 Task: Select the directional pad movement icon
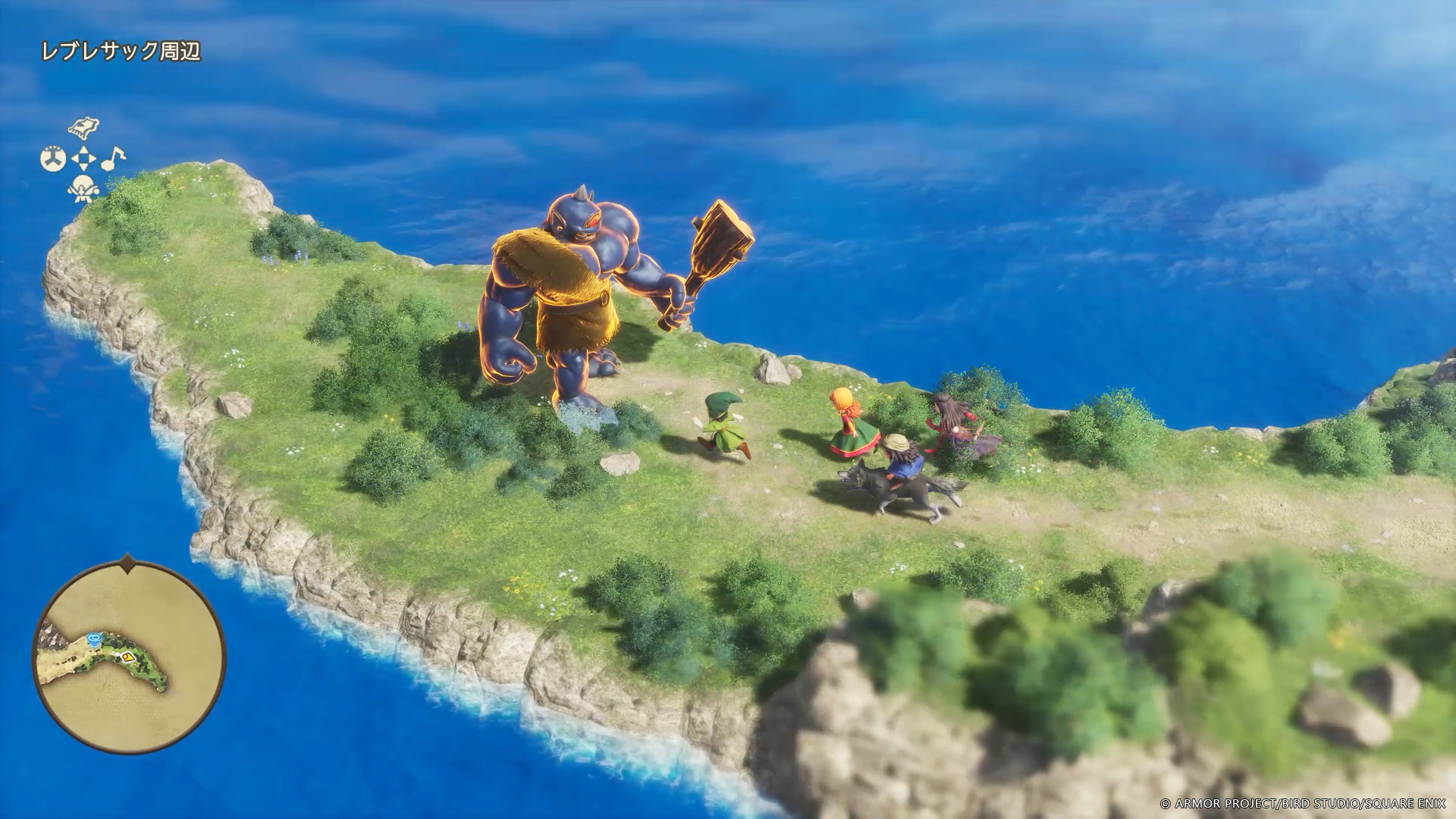pos(83,159)
